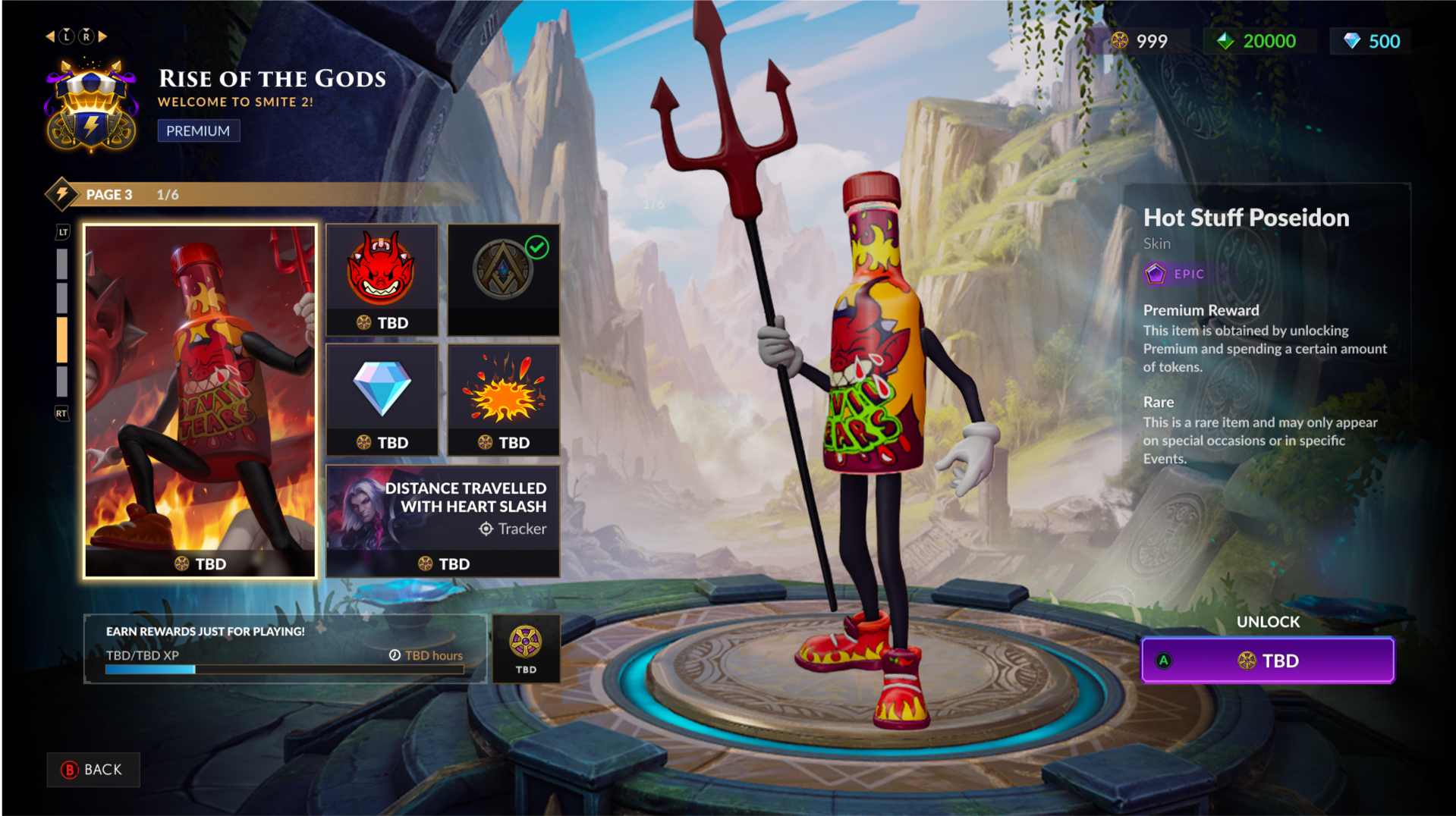Click the right arrow to view next page
Screen dimensions: 1456x816
pos(104,36)
